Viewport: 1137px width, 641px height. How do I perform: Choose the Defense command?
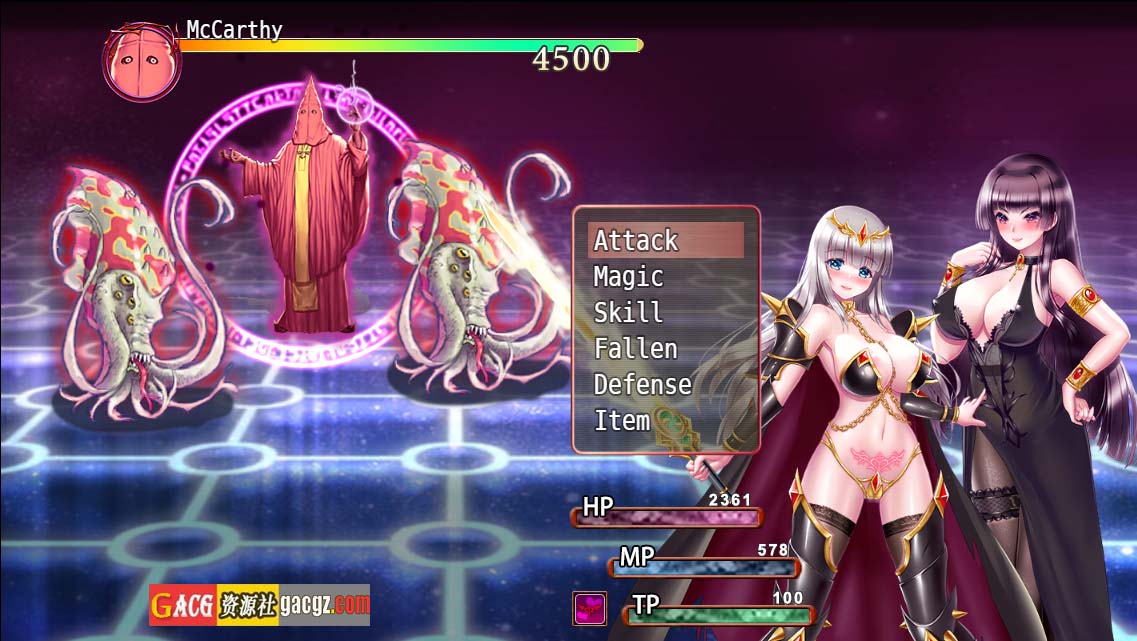coord(643,385)
